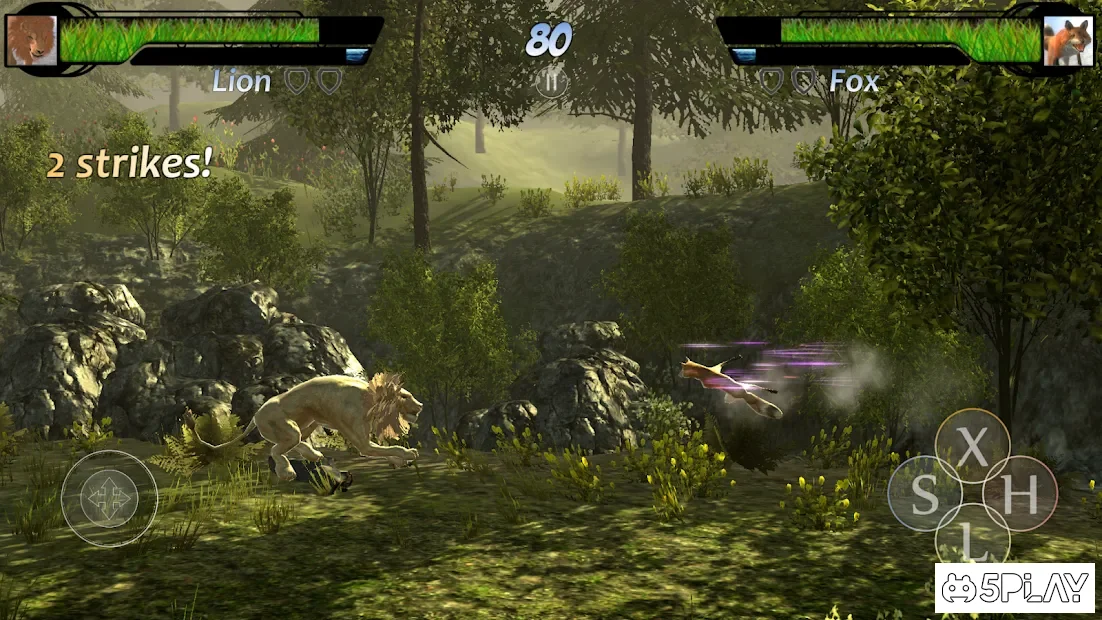Tap the X attack button
This screenshot has width=1102, height=620.
[972, 447]
